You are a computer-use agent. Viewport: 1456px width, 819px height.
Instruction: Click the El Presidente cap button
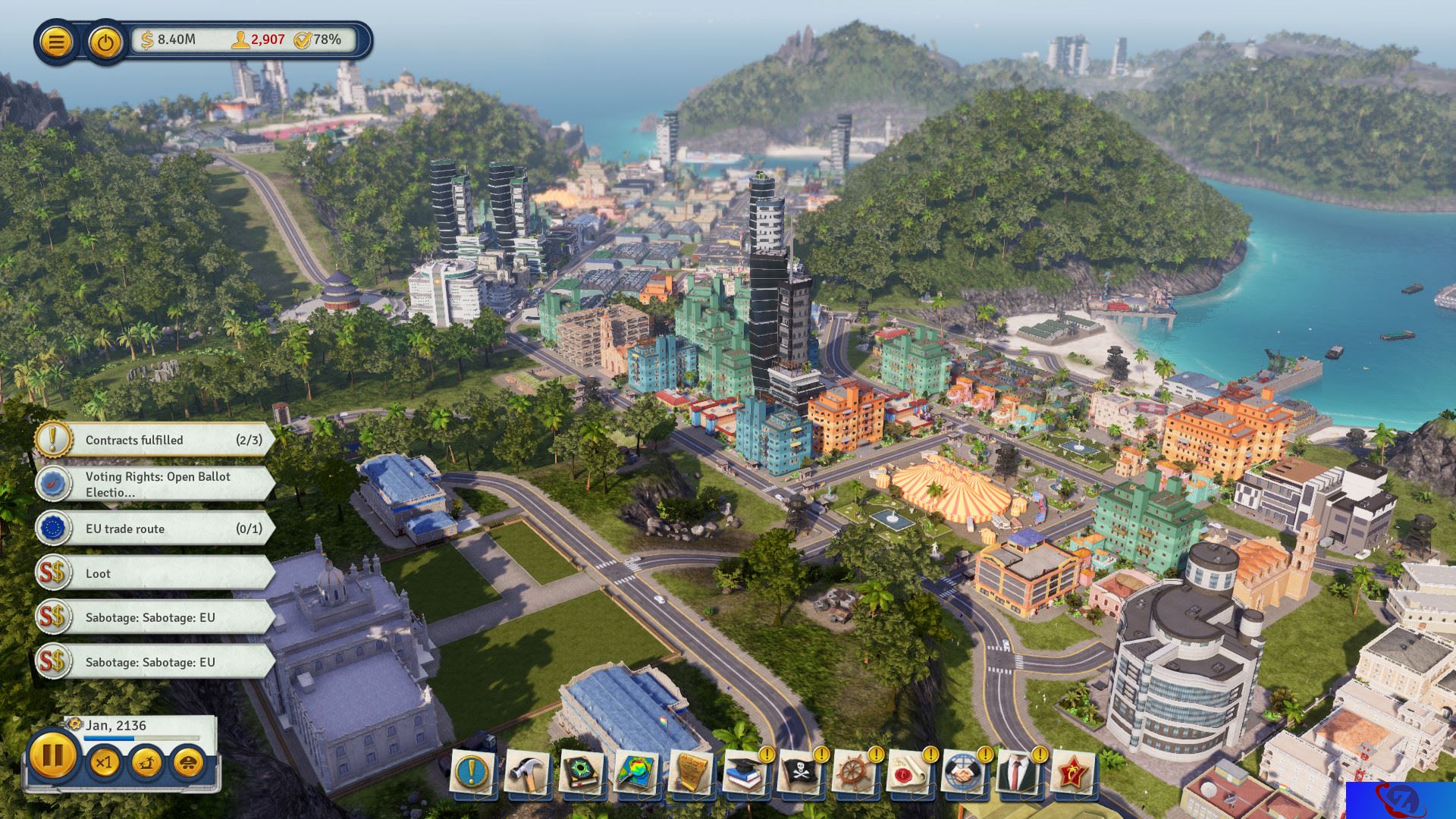[x=188, y=761]
